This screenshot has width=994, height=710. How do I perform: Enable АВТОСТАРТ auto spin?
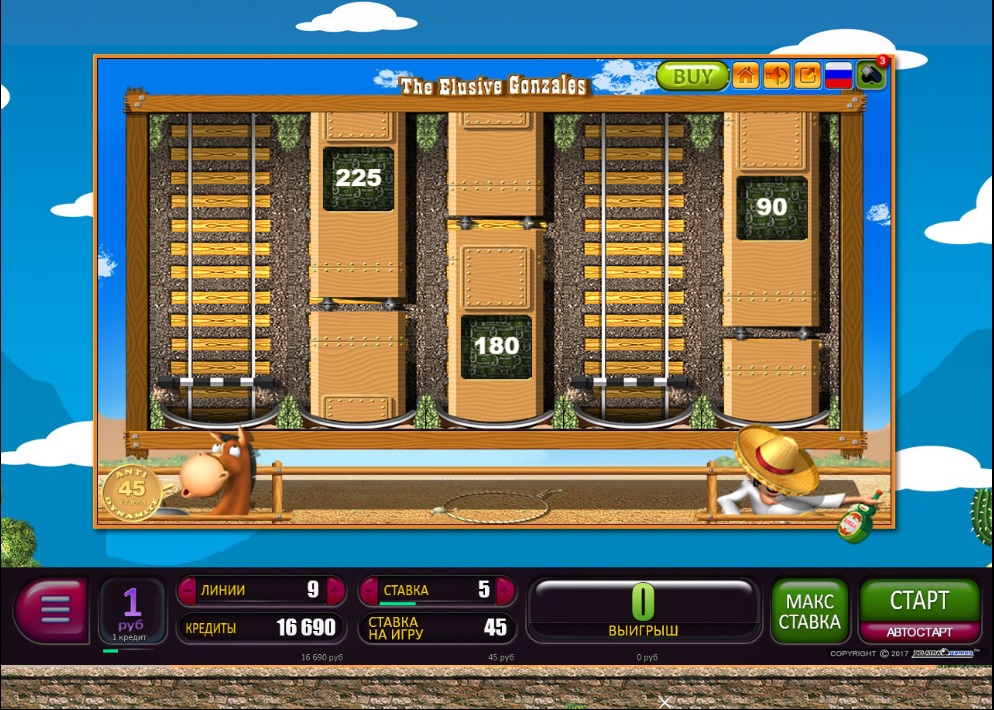919,632
